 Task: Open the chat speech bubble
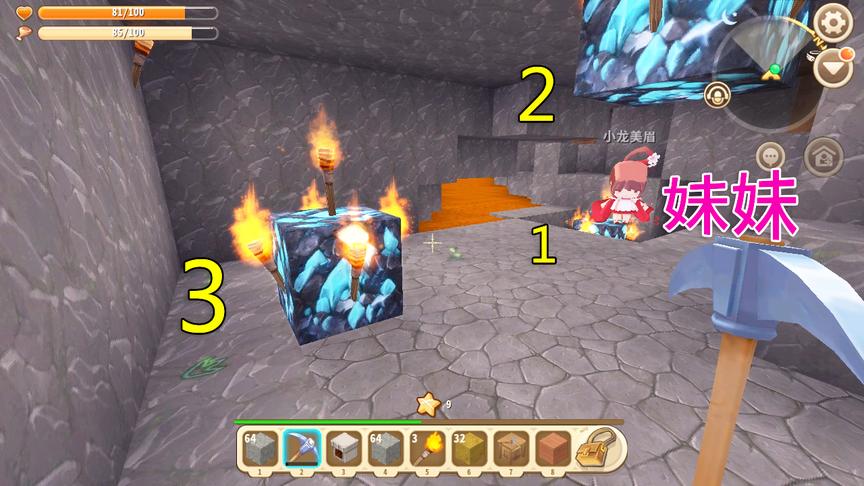coord(770,156)
